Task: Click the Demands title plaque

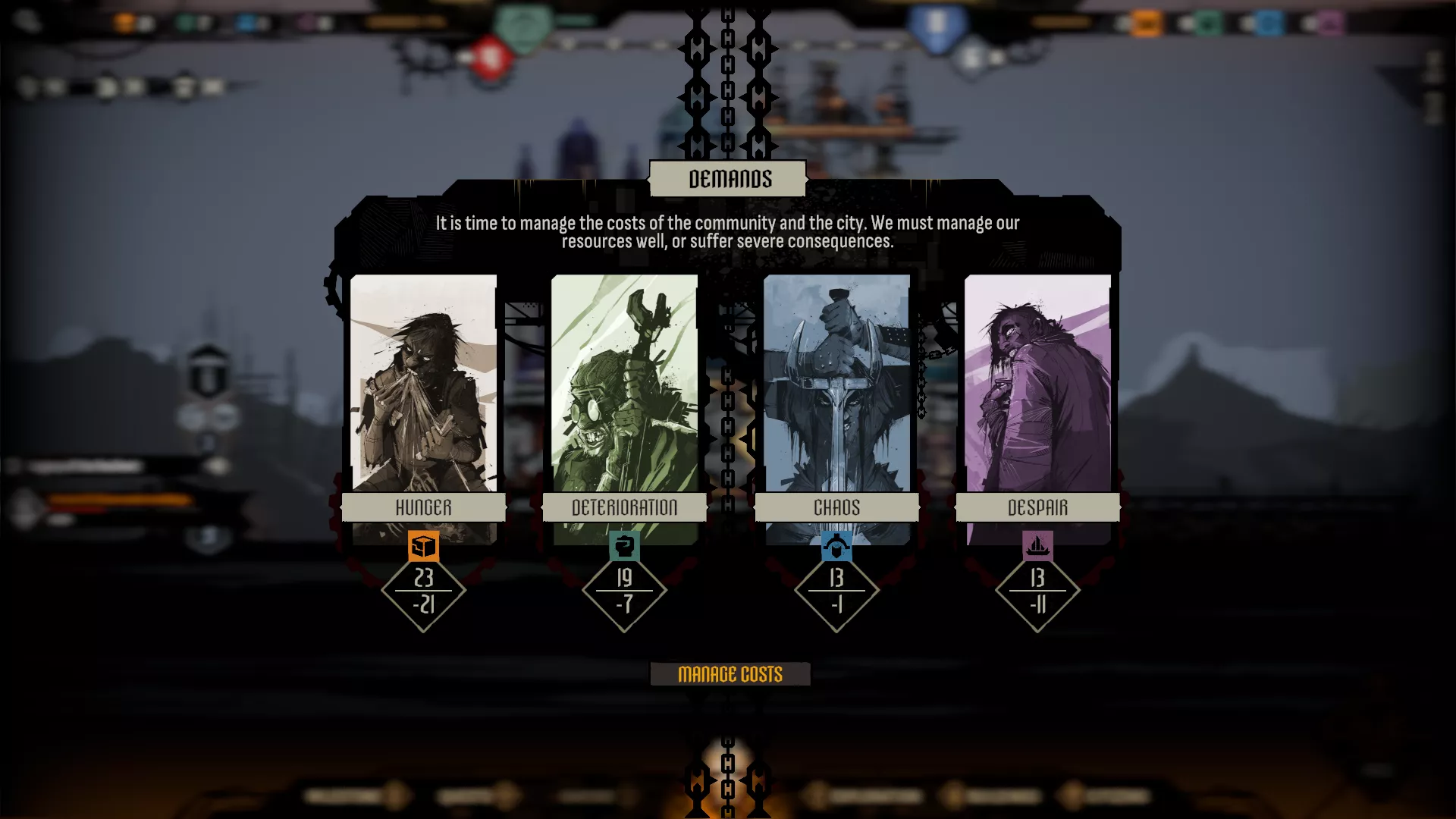Action: [x=728, y=179]
